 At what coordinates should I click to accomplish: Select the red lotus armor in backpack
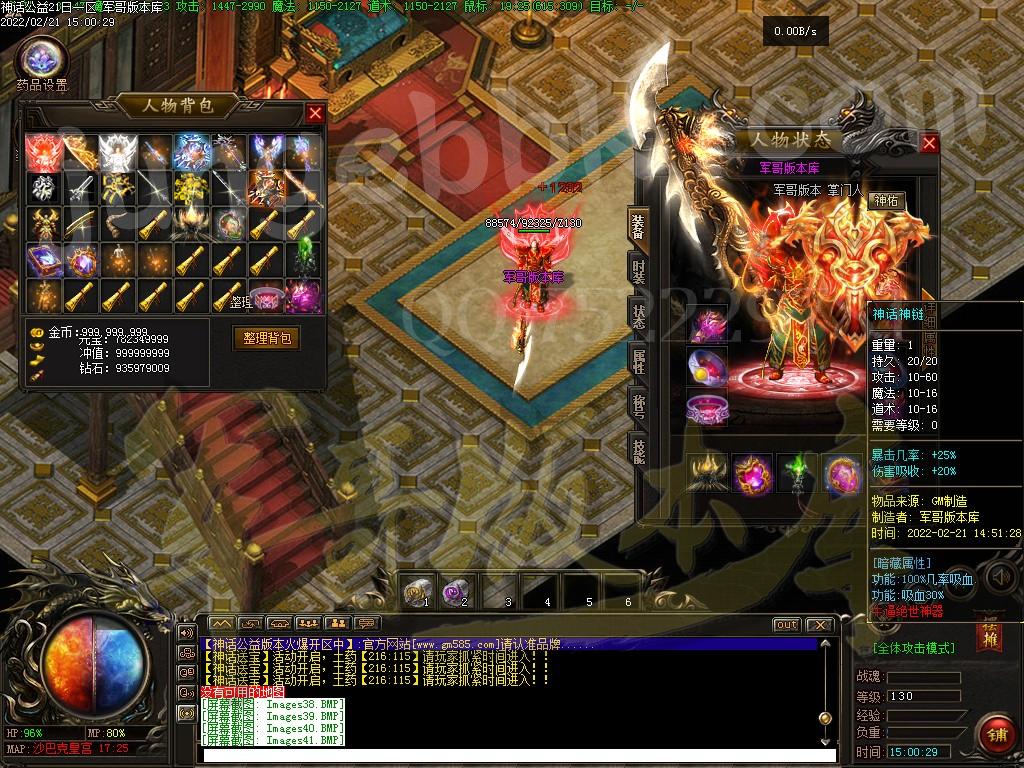pos(44,152)
